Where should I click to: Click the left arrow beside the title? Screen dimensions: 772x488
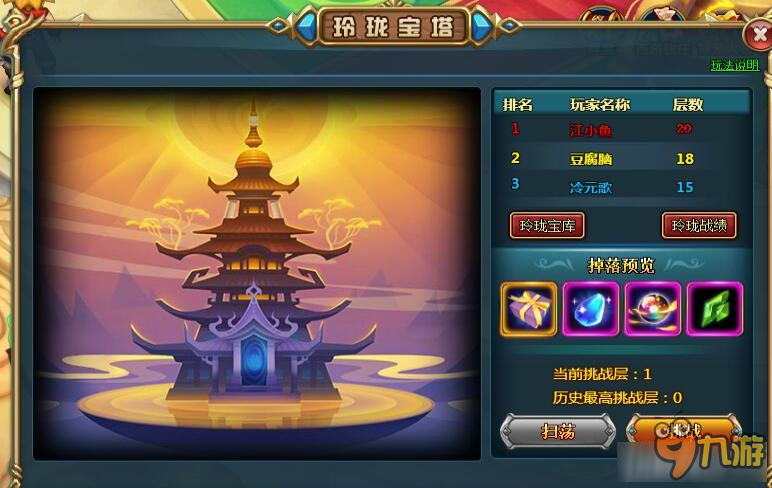click(305, 27)
